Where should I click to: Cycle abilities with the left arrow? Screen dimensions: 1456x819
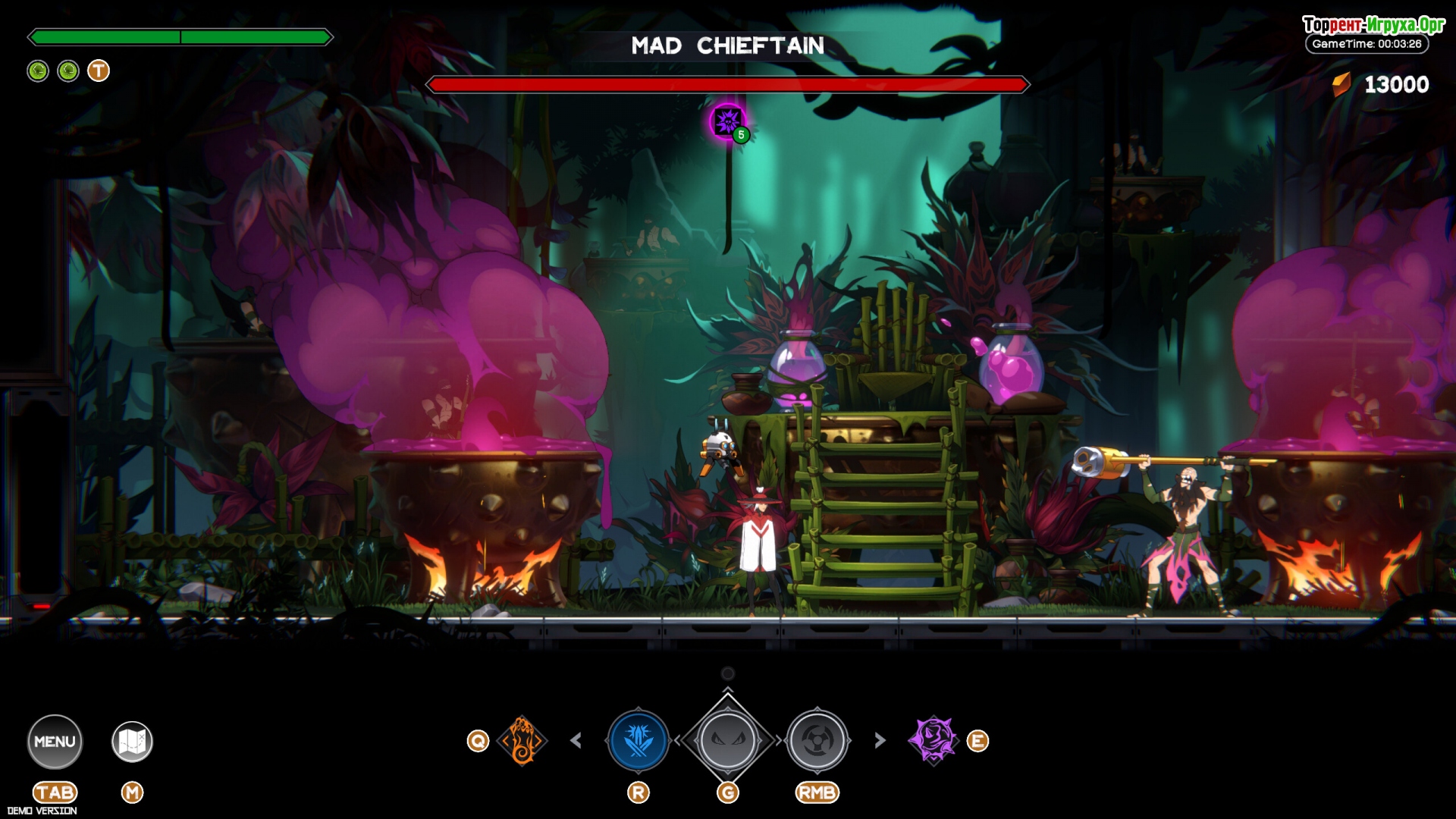[576, 740]
